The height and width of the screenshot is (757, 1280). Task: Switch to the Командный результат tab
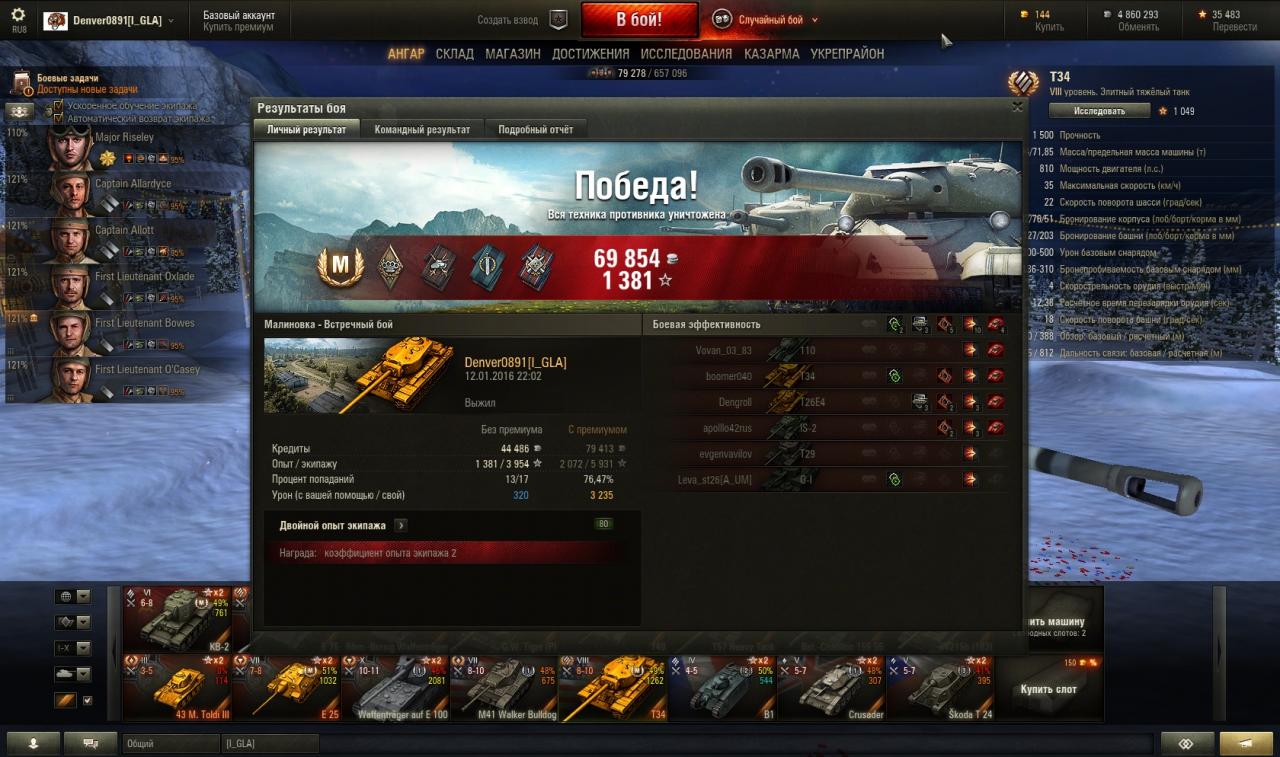click(x=422, y=130)
